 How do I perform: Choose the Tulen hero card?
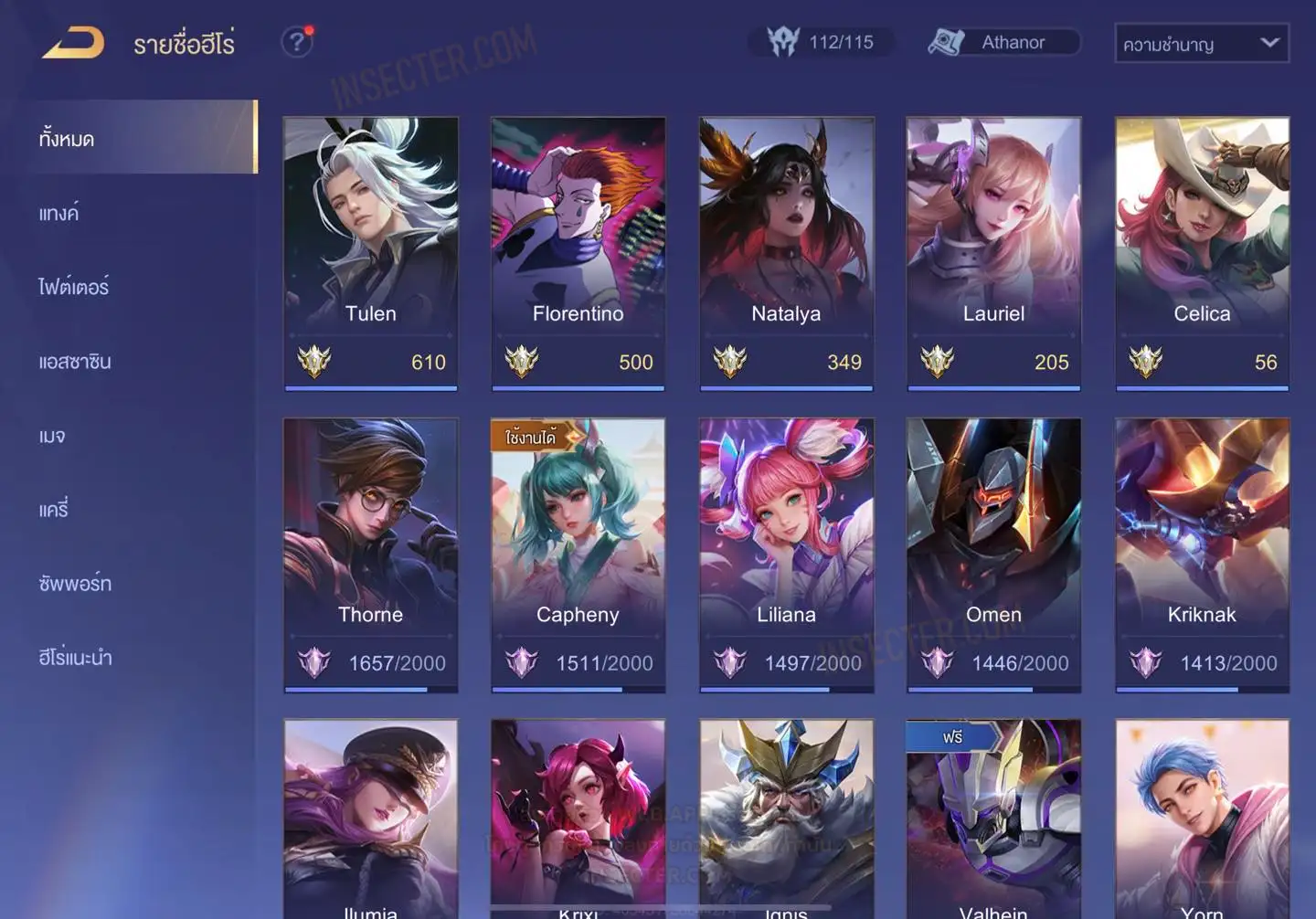pyautogui.click(x=370, y=253)
